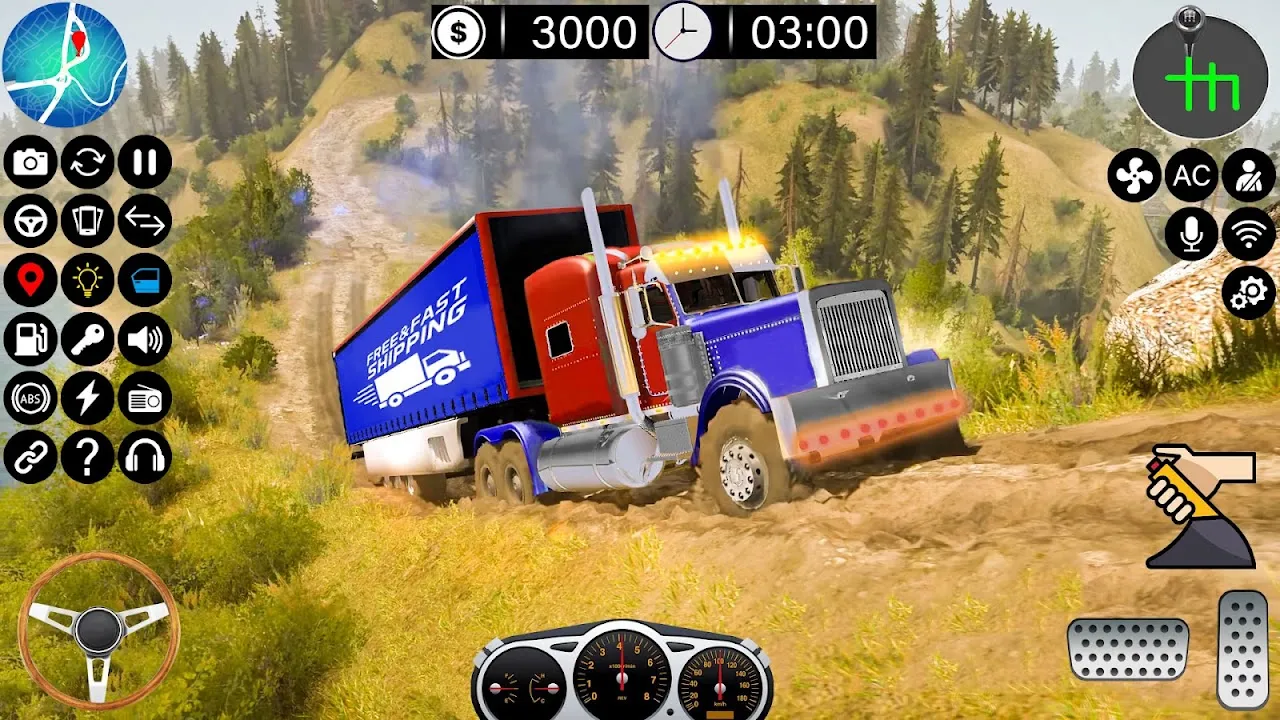The image size is (1280, 720).
Task: Sound the horn speaker button
Action: pyautogui.click(x=145, y=340)
